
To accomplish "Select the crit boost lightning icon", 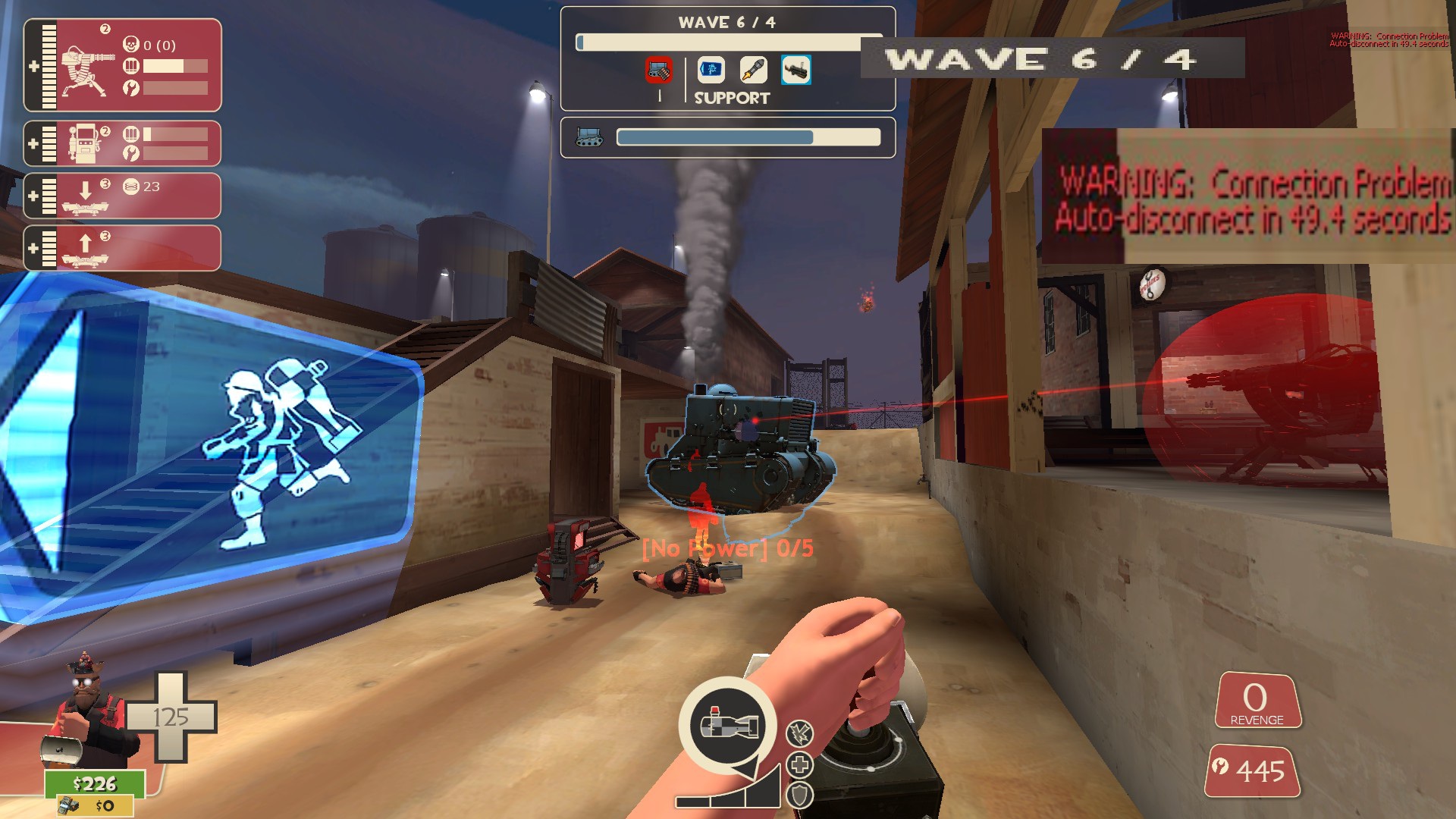I will tap(800, 733).
